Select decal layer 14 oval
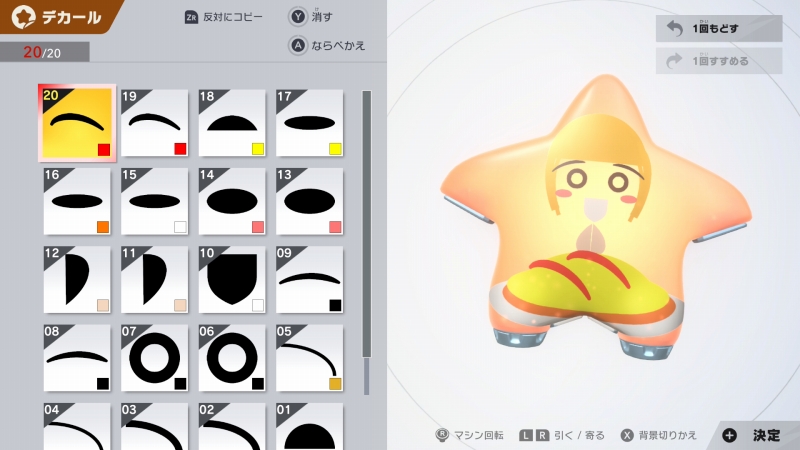The height and width of the screenshot is (450, 800). 232,201
